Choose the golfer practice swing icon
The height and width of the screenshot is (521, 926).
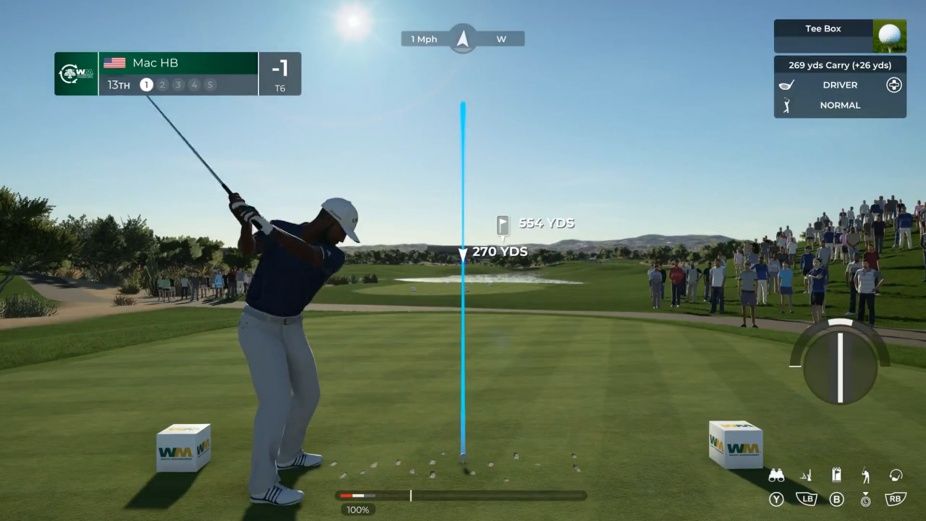click(866, 476)
